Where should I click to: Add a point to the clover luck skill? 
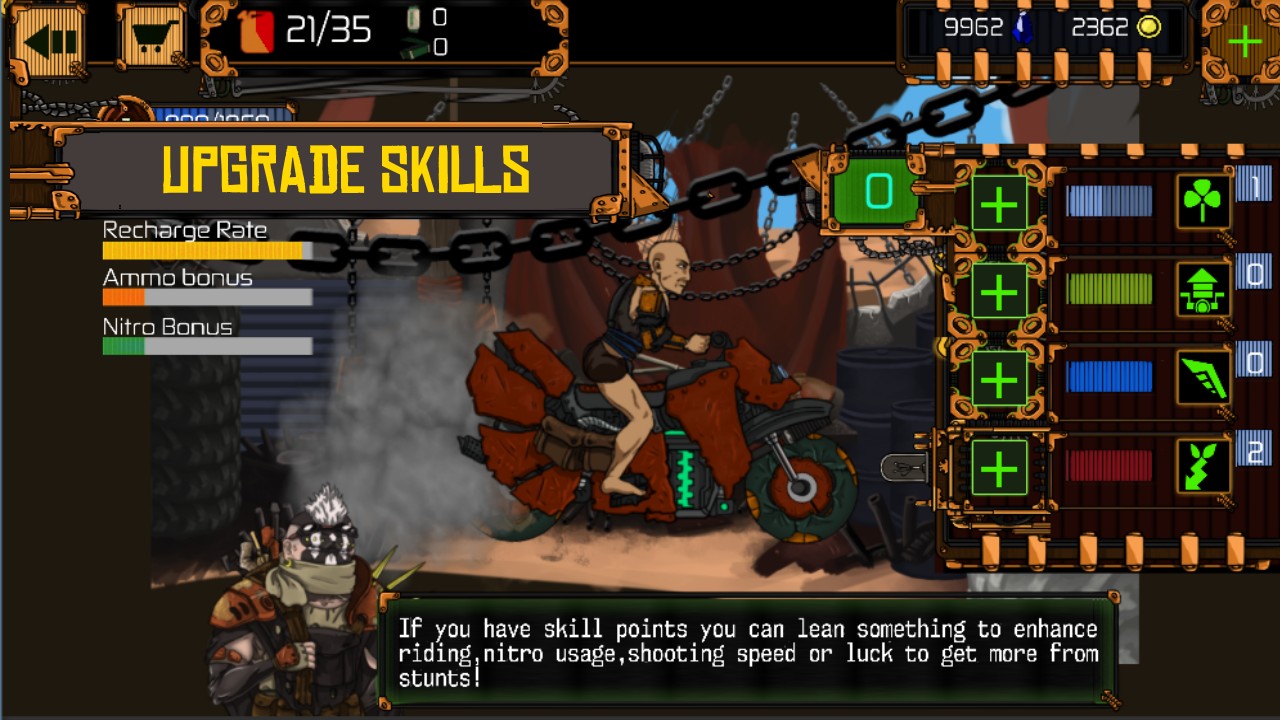[999, 204]
